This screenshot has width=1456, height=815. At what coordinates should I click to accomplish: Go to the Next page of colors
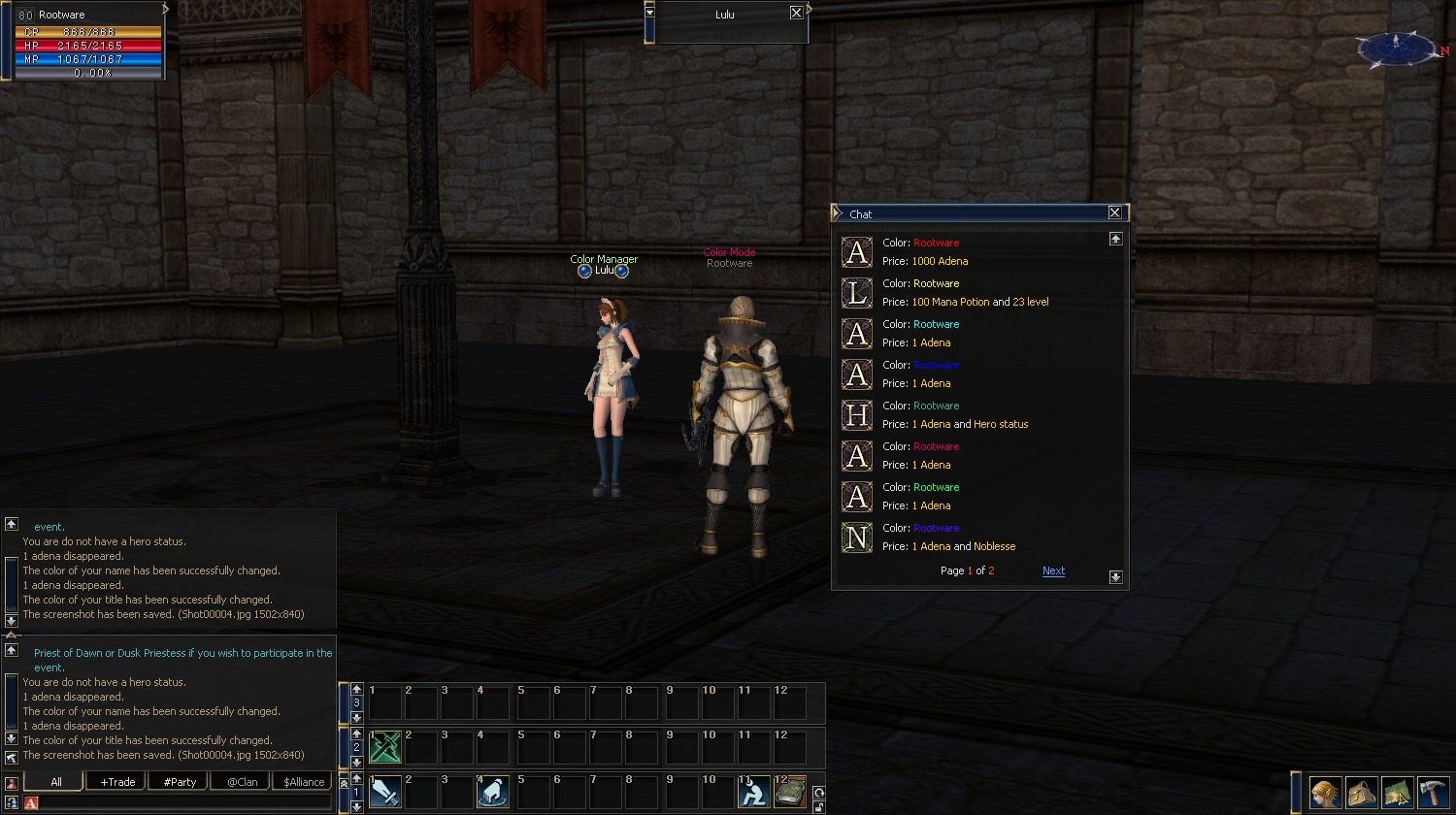coord(1053,571)
